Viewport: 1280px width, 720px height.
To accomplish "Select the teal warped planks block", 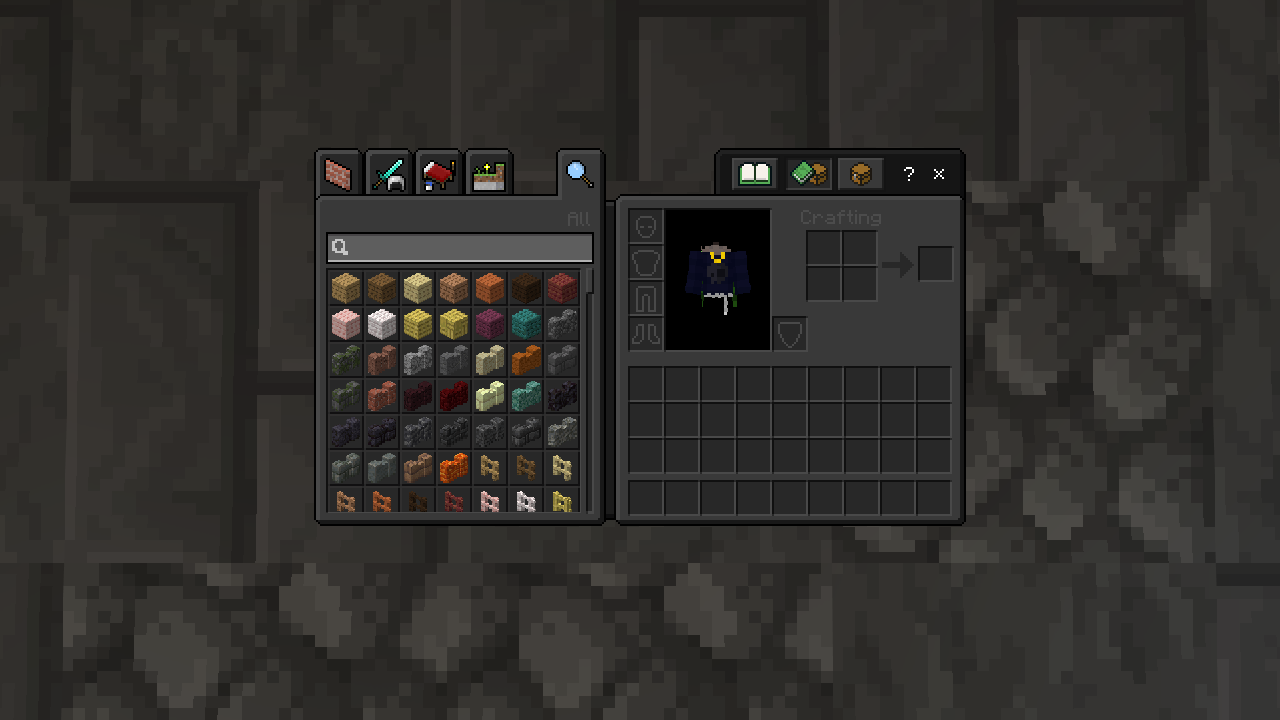I will [526, 324].
